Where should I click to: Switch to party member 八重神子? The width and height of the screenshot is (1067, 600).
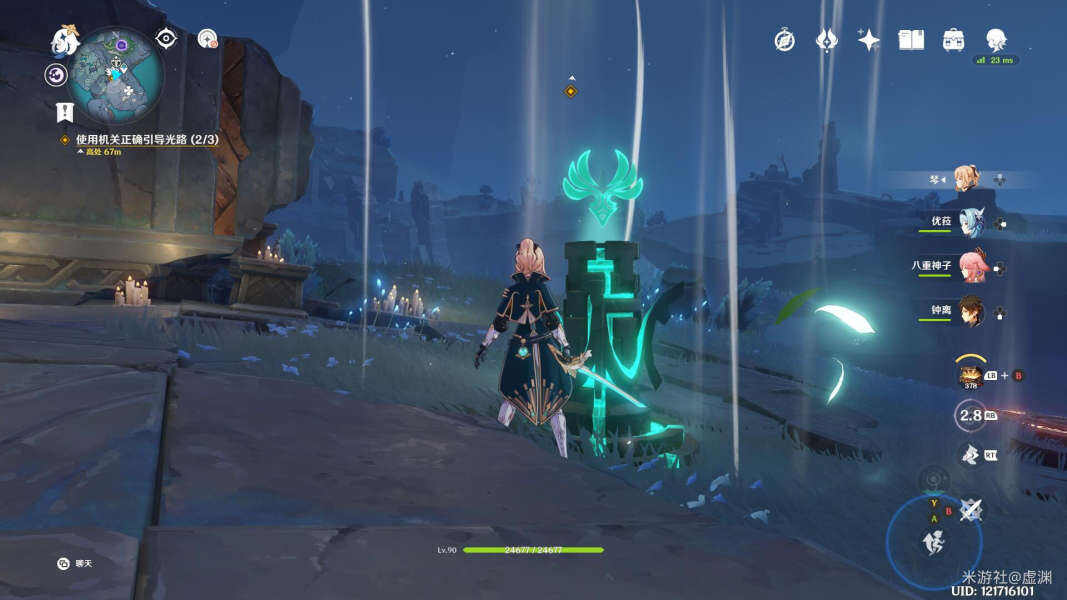pos(971,267)
